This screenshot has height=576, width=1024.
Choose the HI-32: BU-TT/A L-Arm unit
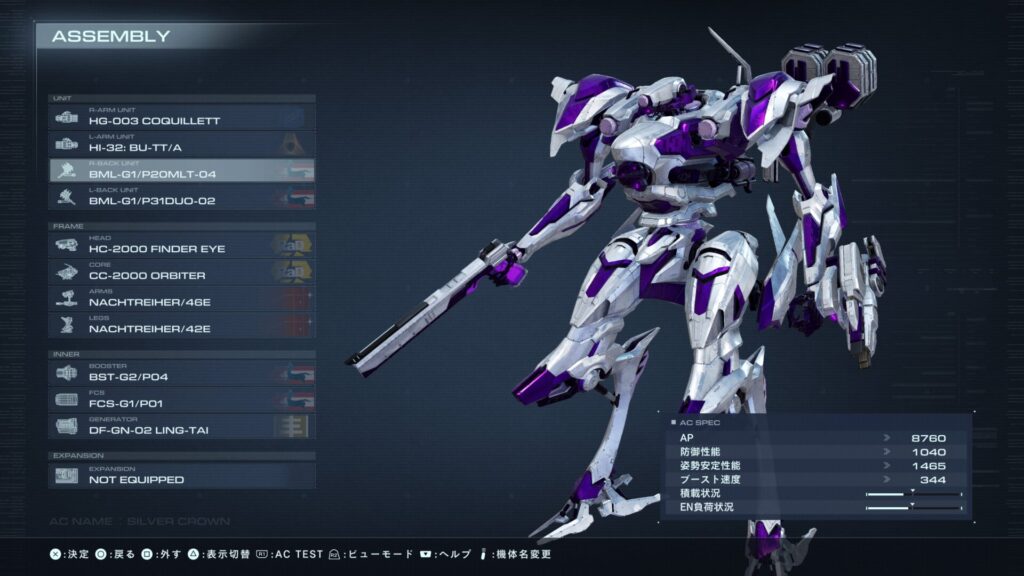[182, 144]
